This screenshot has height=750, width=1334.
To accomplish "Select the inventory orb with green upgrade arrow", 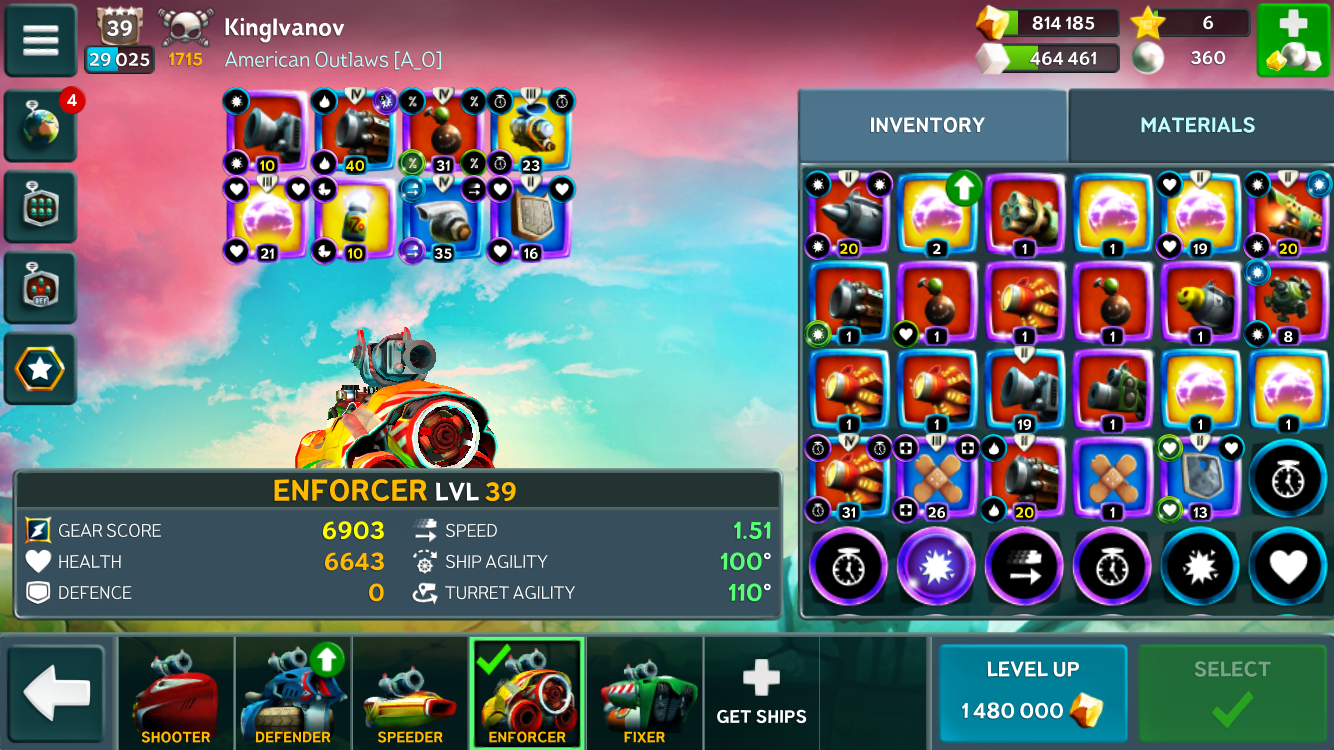I will [936, 214].
